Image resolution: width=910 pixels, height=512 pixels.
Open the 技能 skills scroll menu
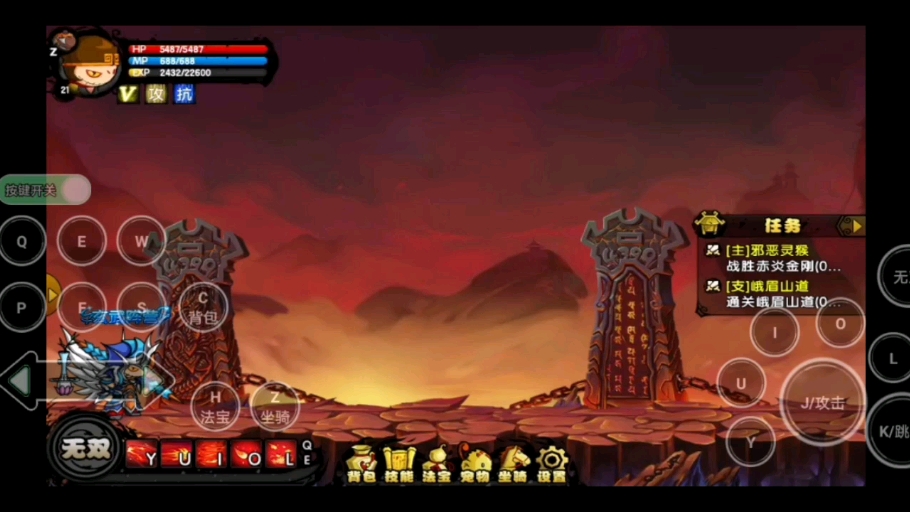(398, 464)
